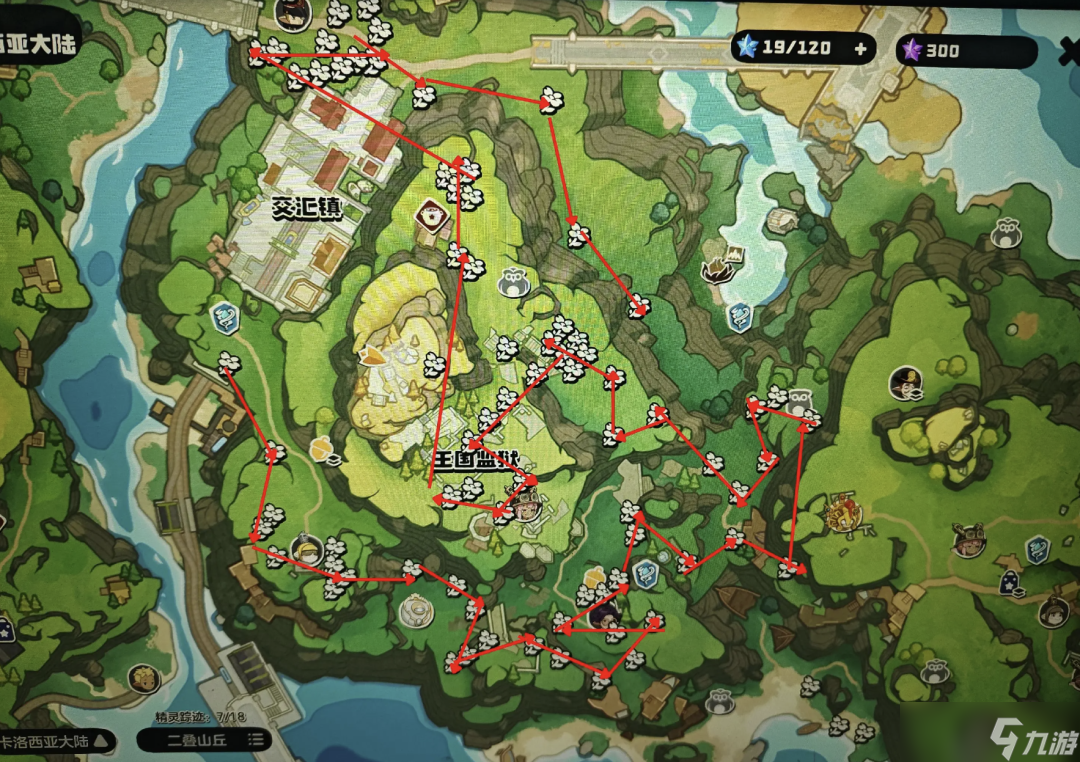Tap the plus button beside 19/120 stars

coord(860,47)
